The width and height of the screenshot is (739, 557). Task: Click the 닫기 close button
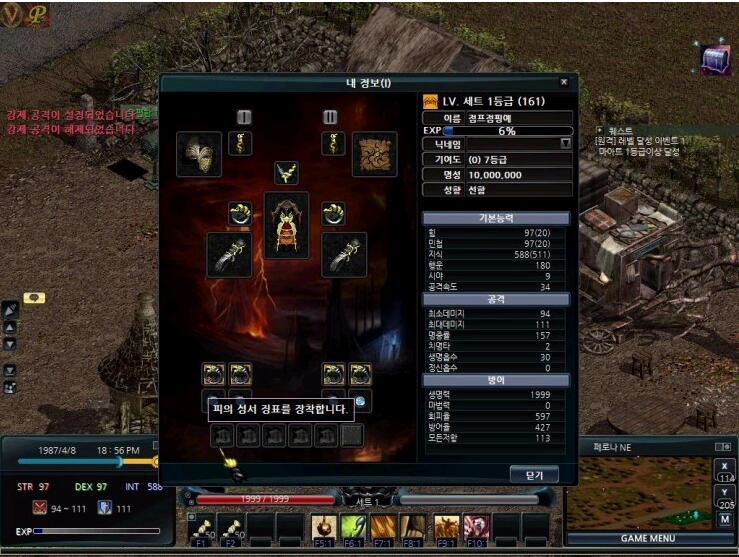click(533, 474)
